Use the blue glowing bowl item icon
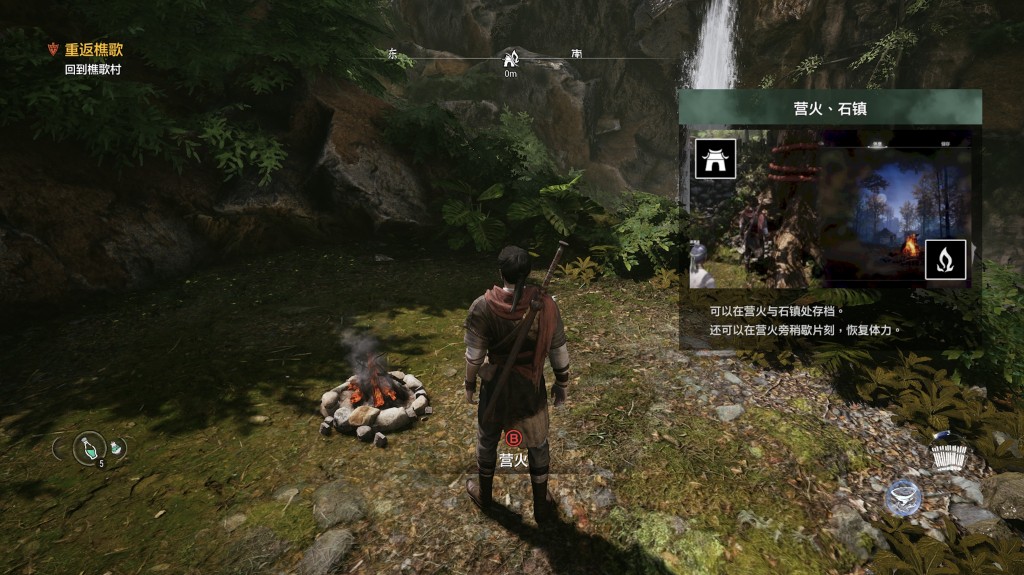1024x575 pixels. pos(903,497)
